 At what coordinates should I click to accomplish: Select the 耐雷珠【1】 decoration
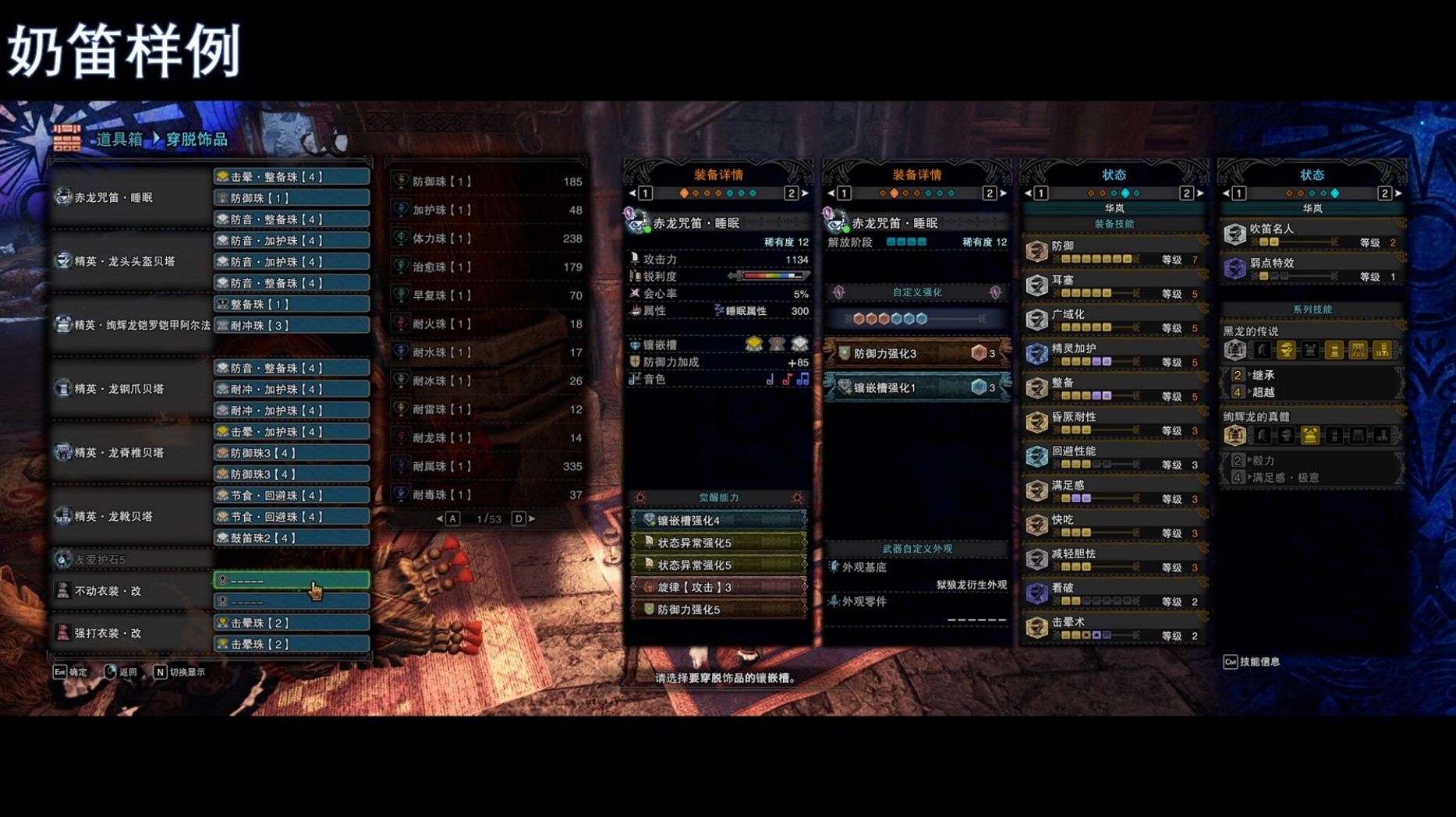(x=487, y=409)
